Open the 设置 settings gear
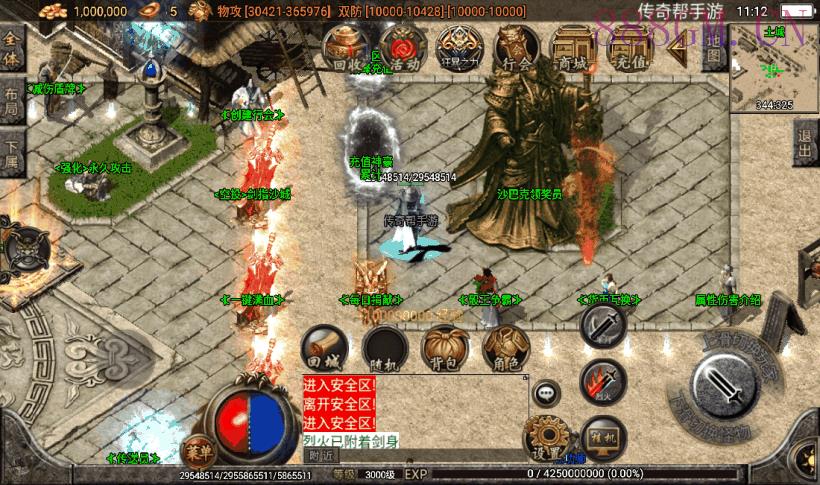This screenshot has height=485, width=820. 546,436
